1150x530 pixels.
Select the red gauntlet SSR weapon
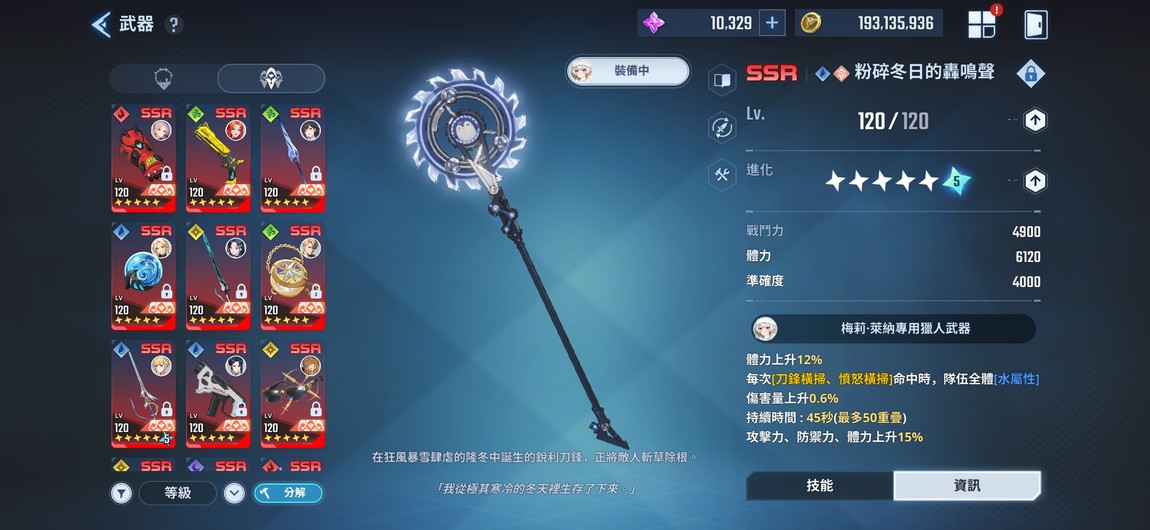click(143, 158)
